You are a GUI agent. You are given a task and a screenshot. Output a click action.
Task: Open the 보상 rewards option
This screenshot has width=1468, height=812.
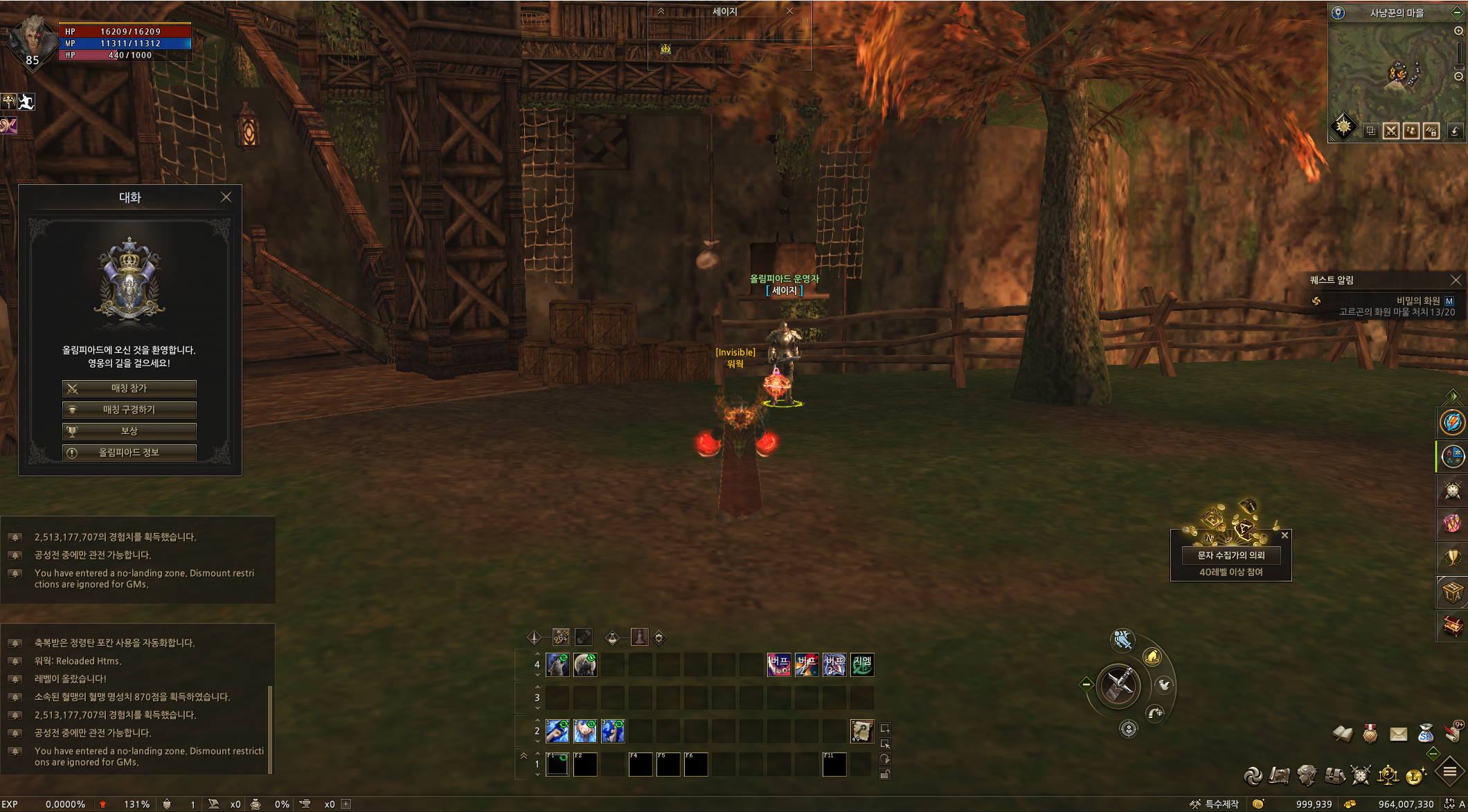click(x=129, y=431)
